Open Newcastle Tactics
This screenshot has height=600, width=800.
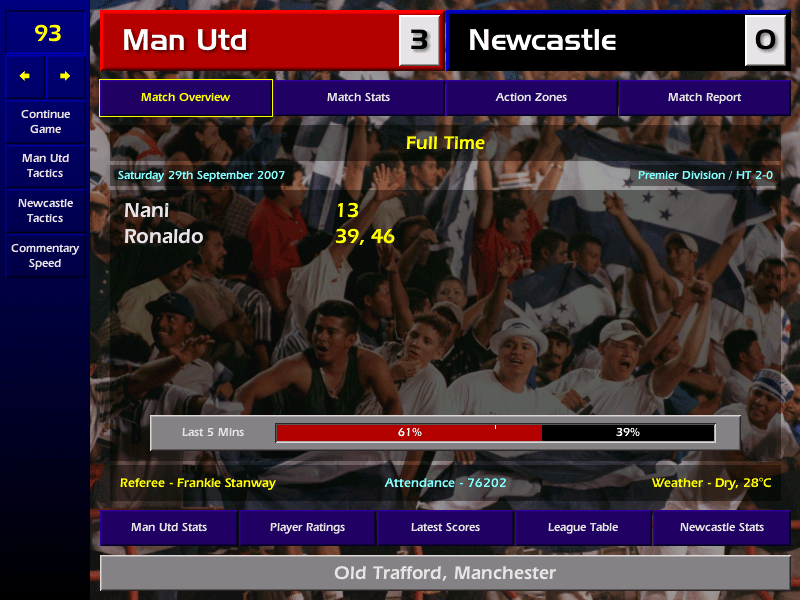45,210
